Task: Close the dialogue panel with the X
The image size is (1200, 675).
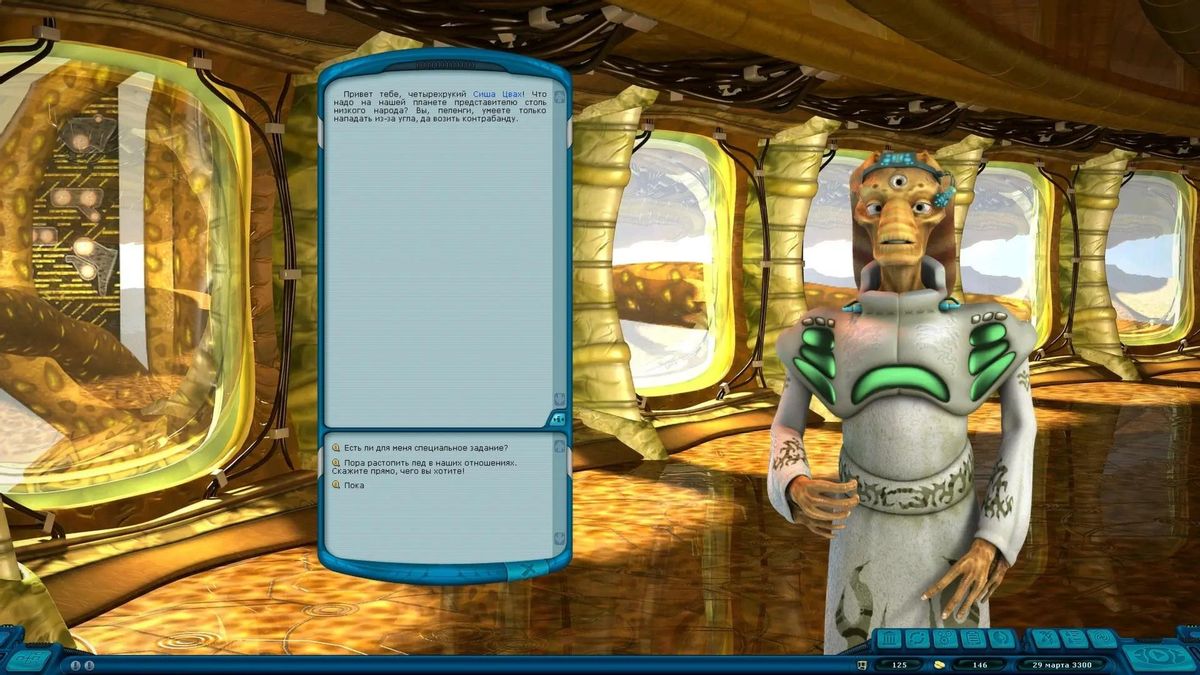Action: click(x=528, y=571)
